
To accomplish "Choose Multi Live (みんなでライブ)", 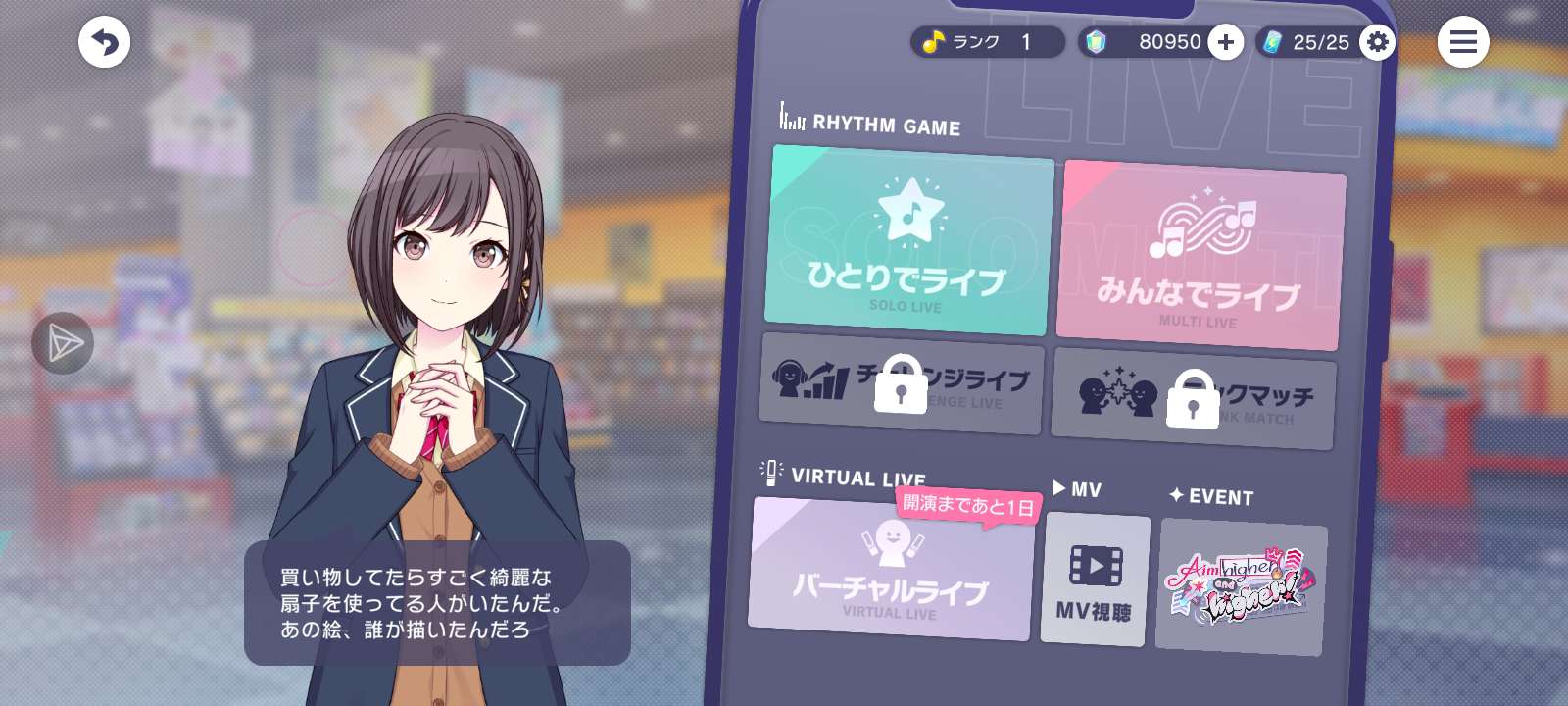I will pyautogui.click(x=1200, y=257).
